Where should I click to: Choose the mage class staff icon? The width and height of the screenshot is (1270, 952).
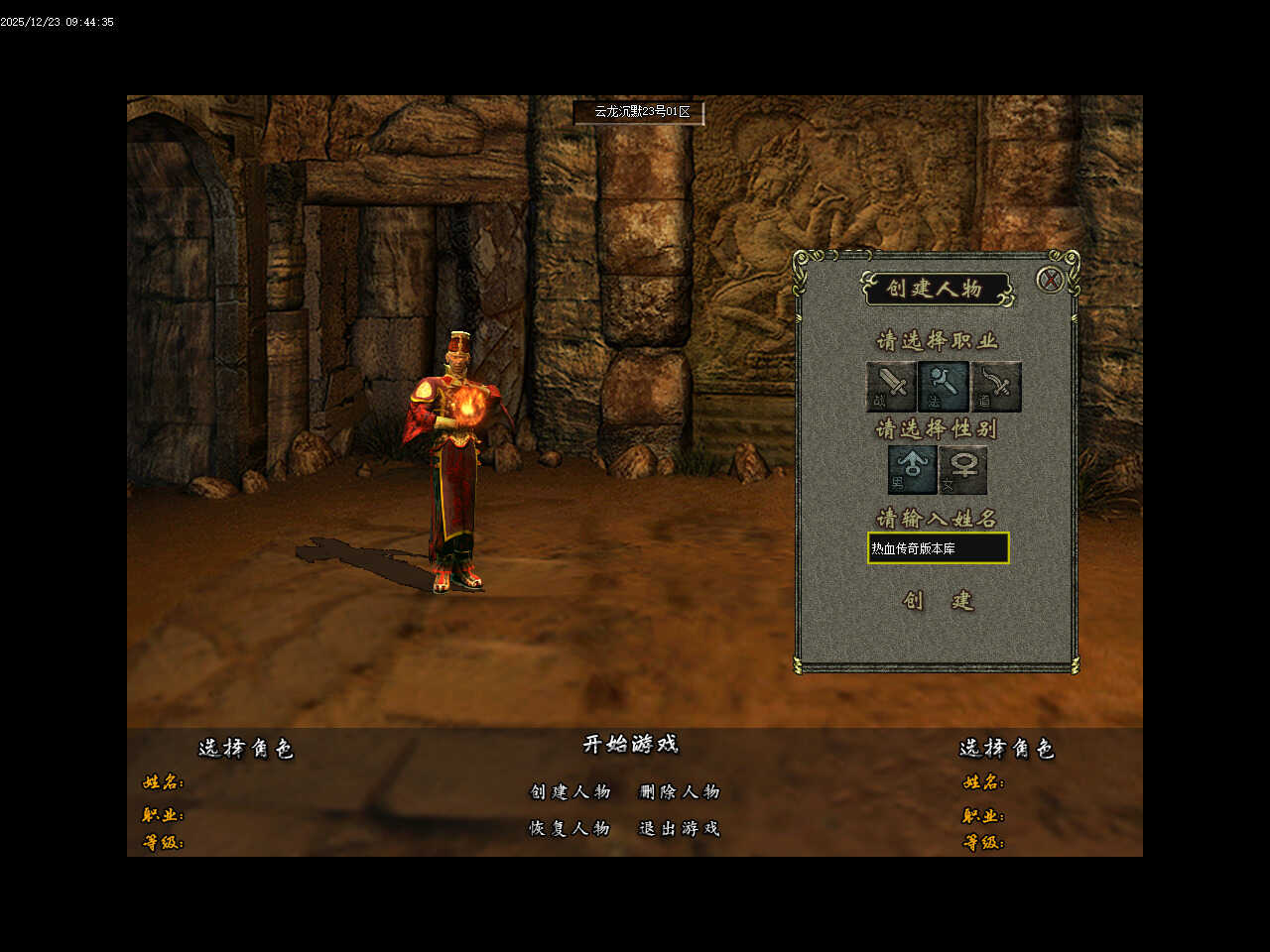coord(943,386)
